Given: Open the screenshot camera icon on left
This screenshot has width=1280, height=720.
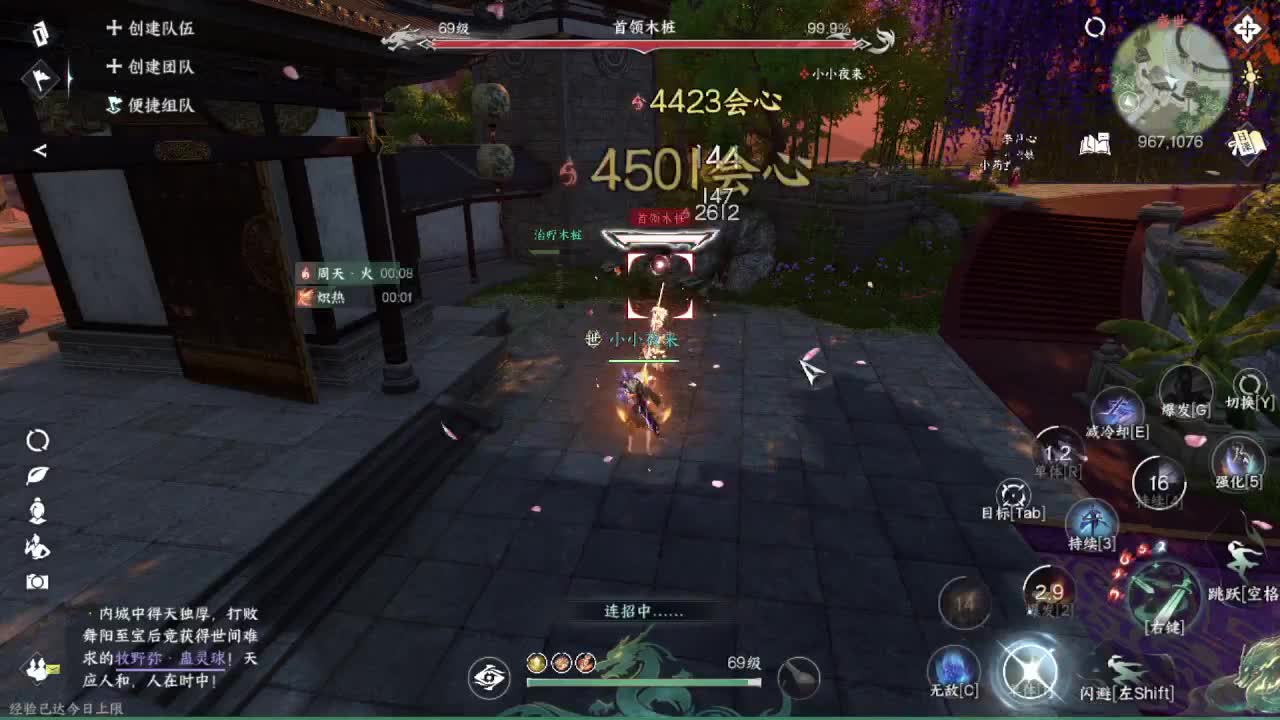Looking at the screenshot, I should coord(38,580).
